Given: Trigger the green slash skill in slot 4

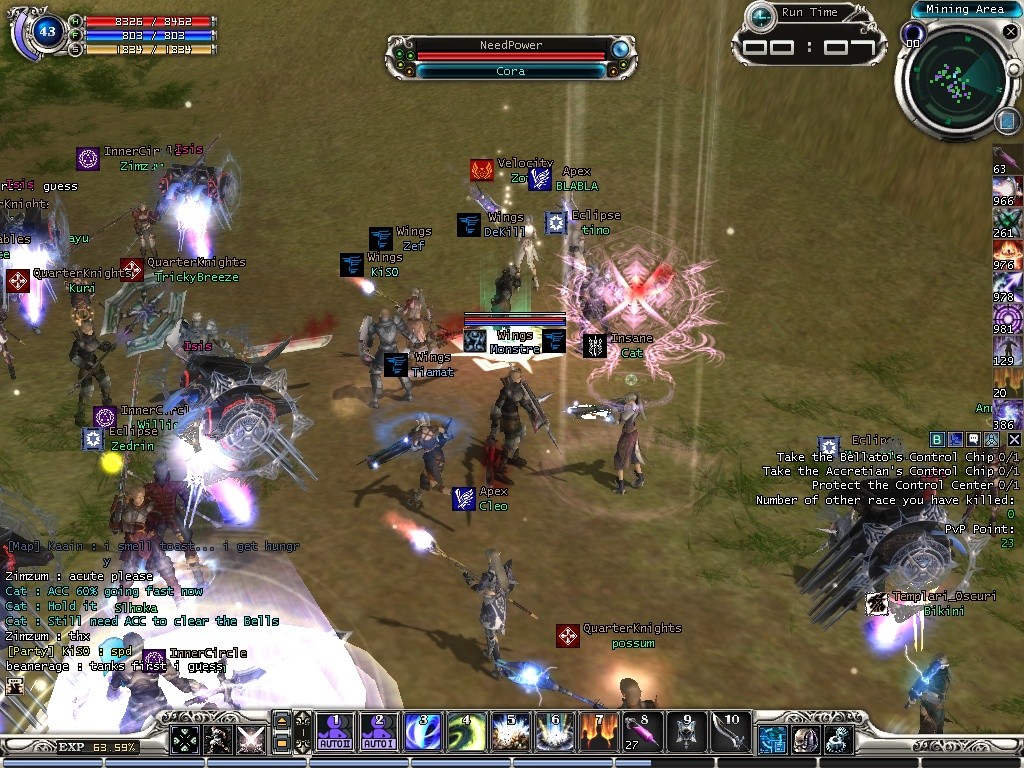Looking at the screenshot, I should tap(467, 732).
